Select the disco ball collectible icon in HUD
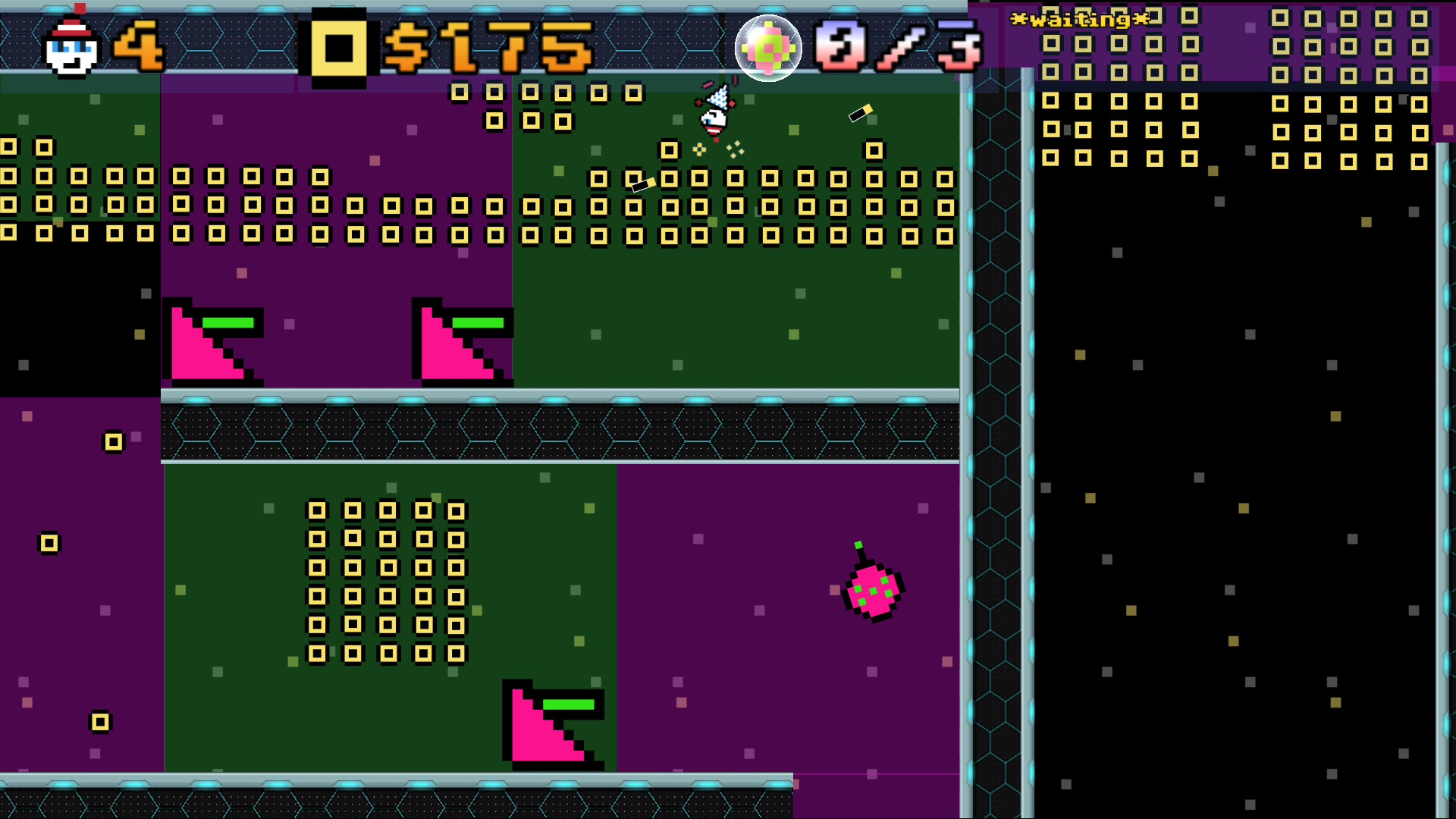The width and height of the screenshot is (1456, 819). [x=769, y=47]
